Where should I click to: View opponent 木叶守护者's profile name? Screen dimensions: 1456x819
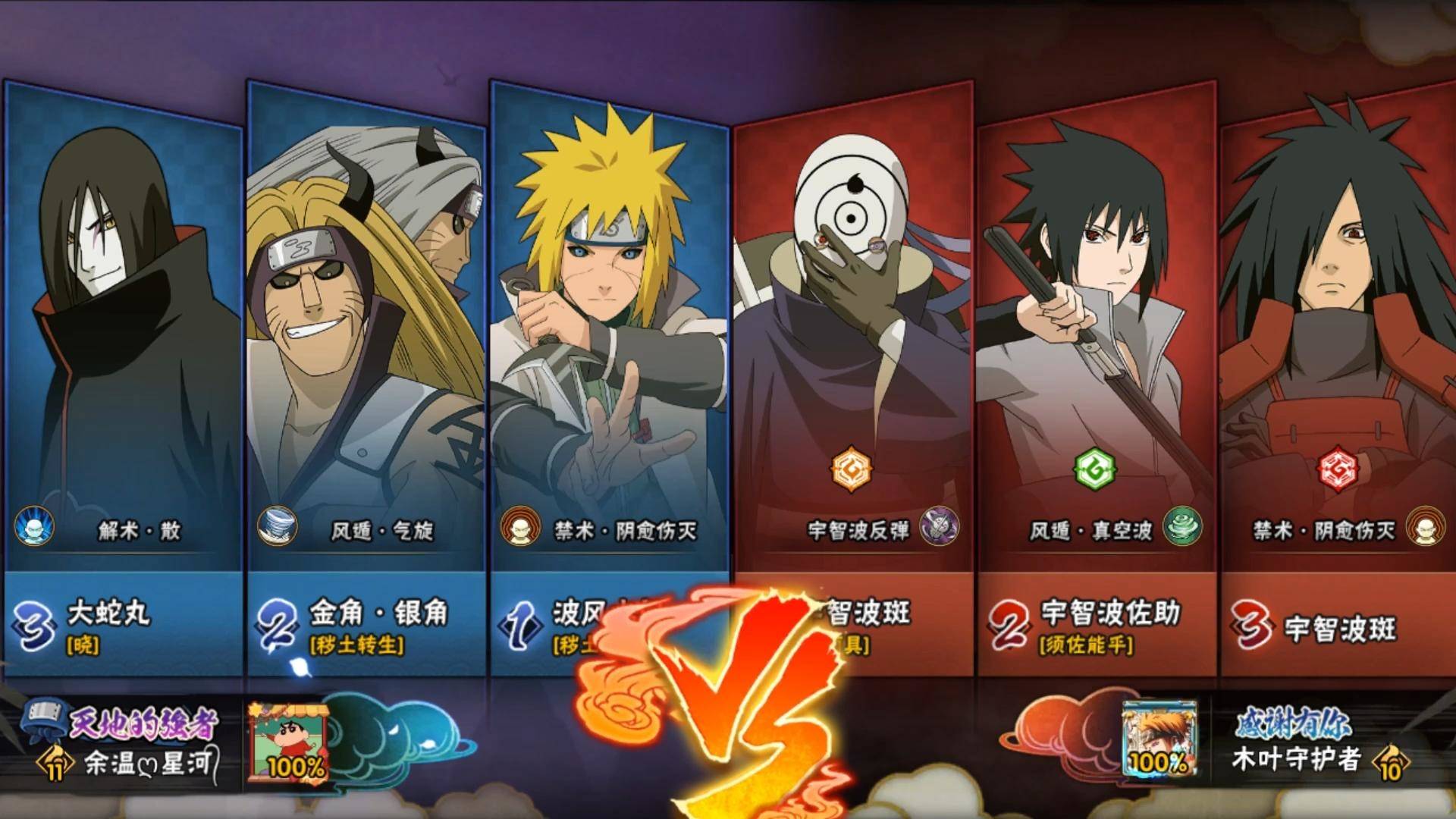pyautogui.click(x=1295, y=759)
